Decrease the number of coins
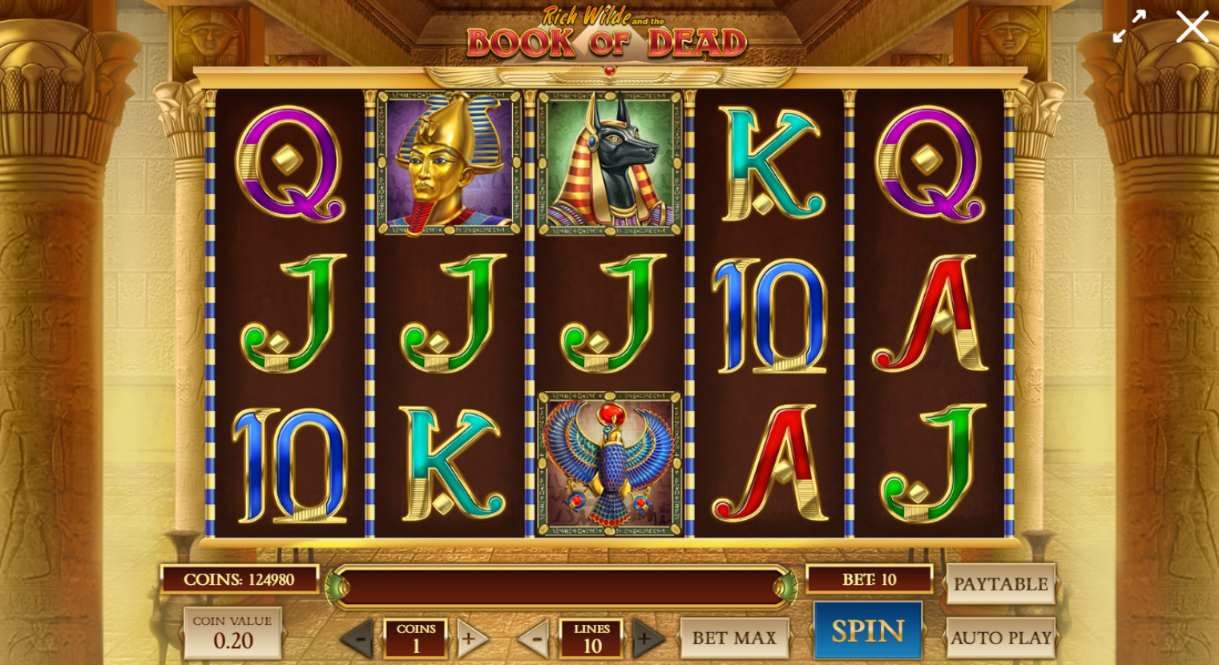Image resolution: width=1219 pixels, height=665 pixels. [358, 638]
